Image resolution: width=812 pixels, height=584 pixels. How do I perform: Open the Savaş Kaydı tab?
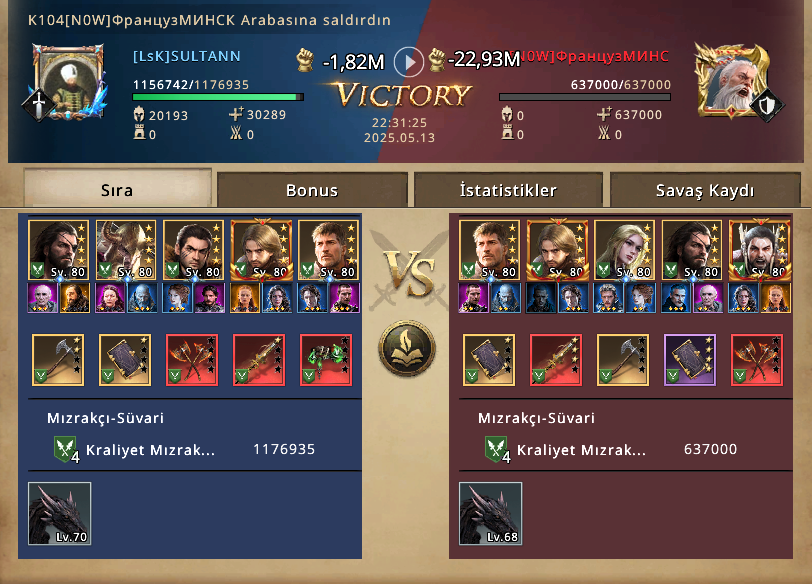(705, 190)
